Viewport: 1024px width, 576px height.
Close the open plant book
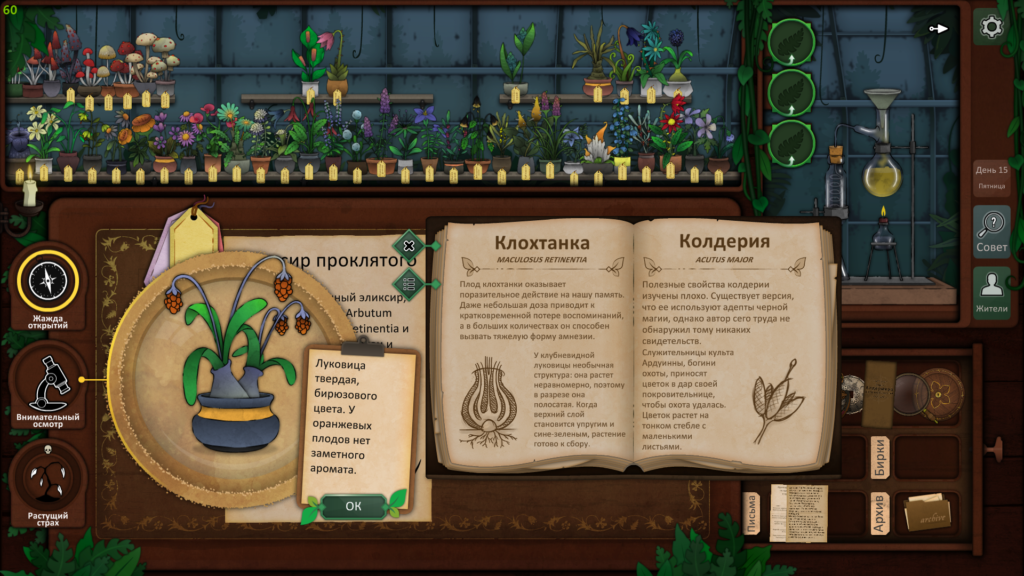pos(408,245)
